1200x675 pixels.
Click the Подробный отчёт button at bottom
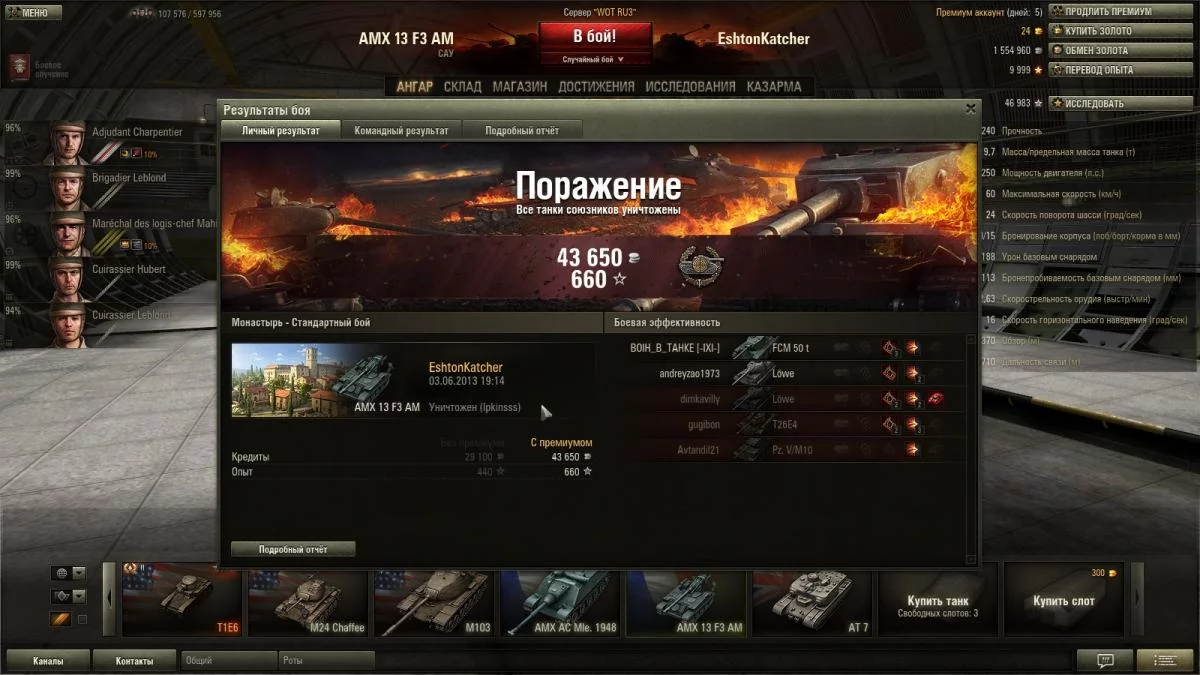pyautogui.click(x=293, y=549)
